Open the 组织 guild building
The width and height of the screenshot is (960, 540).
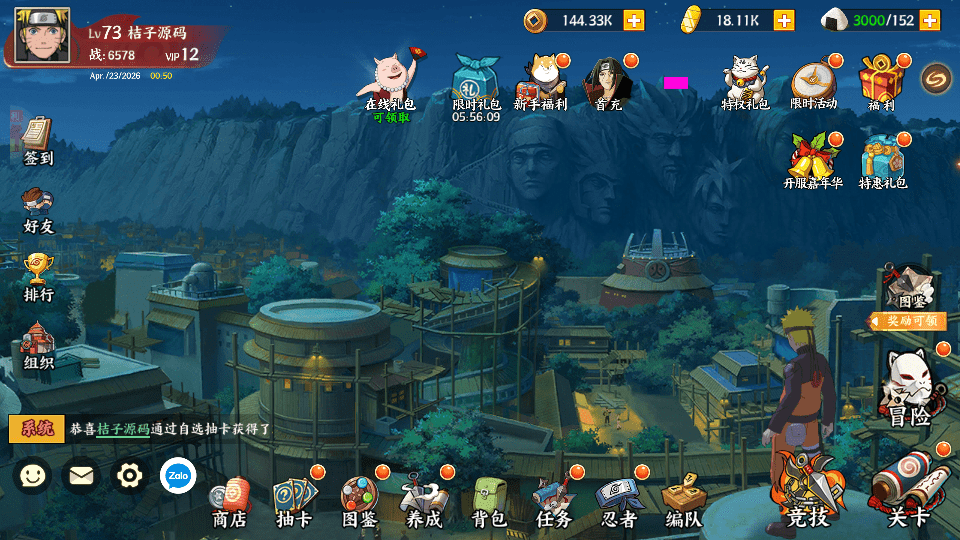tap(38, 345)
